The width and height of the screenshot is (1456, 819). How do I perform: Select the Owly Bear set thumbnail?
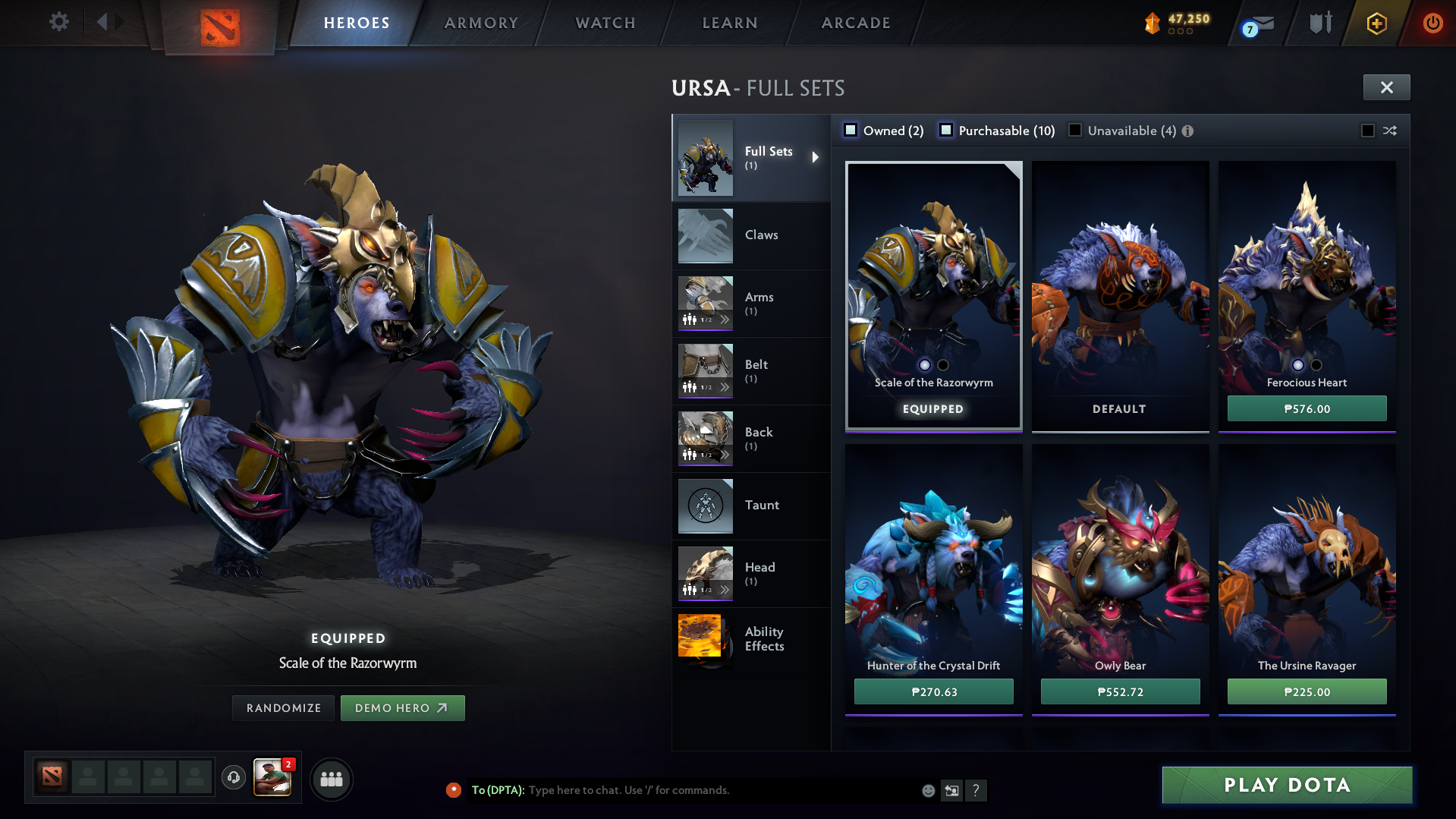point(1119,562)
